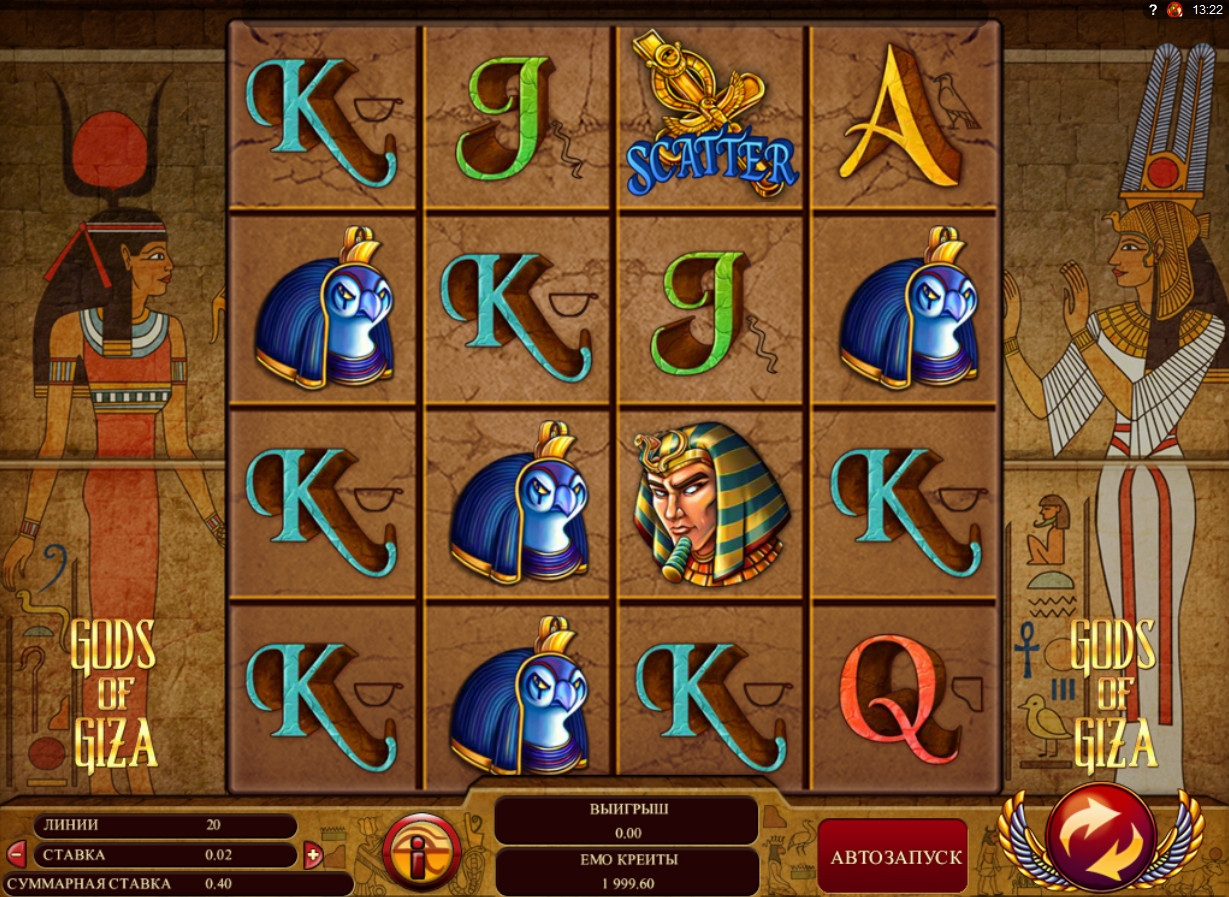
Task: Open the paytable info button
Action: pyautogui.click(x=422, y=853)
